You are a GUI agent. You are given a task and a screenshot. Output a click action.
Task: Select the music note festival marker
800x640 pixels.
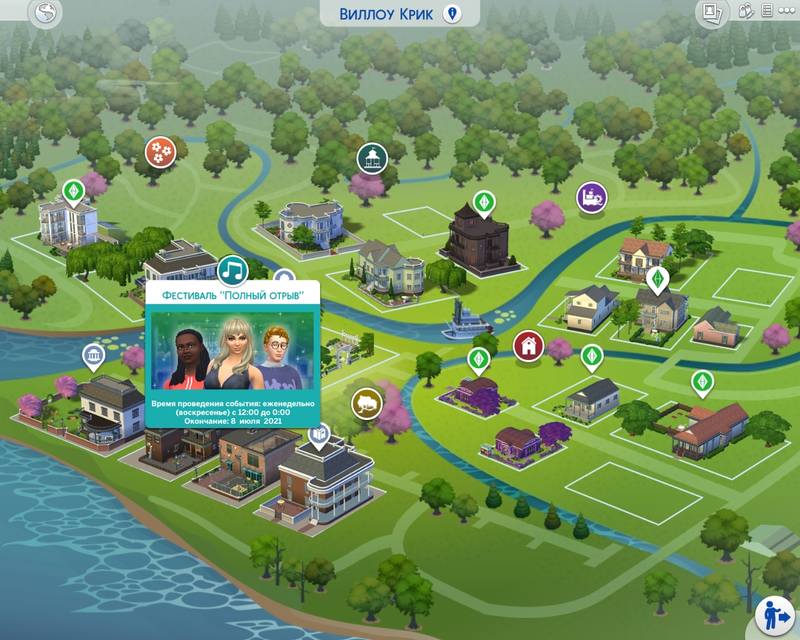(233, 269)
